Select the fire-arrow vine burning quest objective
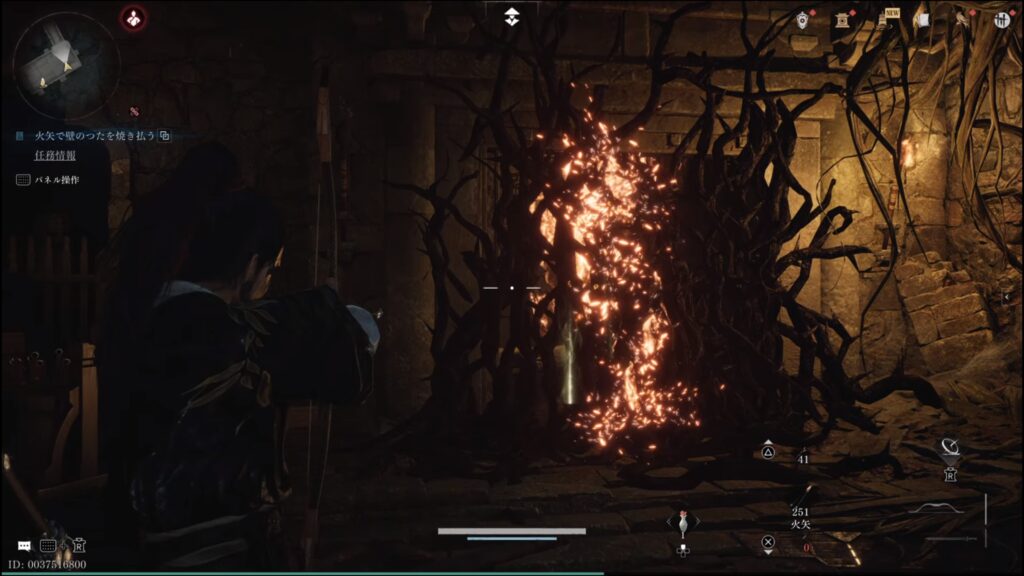The width and height of the screenshot is (1024, 576). [x=88, y=136]
